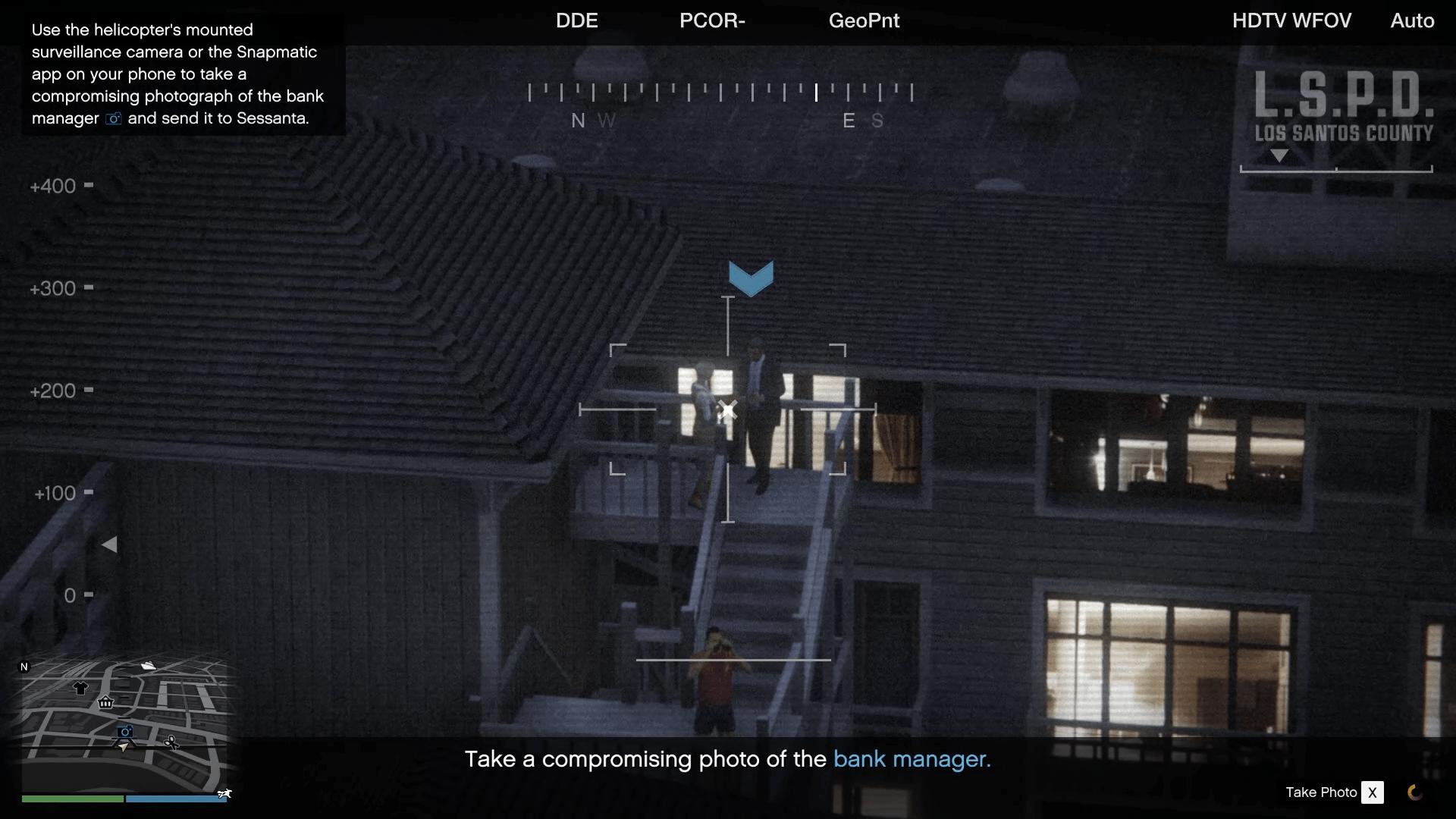Toggle the Auto camera mode
This screenshot has width=1456, height=819.
(x=1411, y=20)
